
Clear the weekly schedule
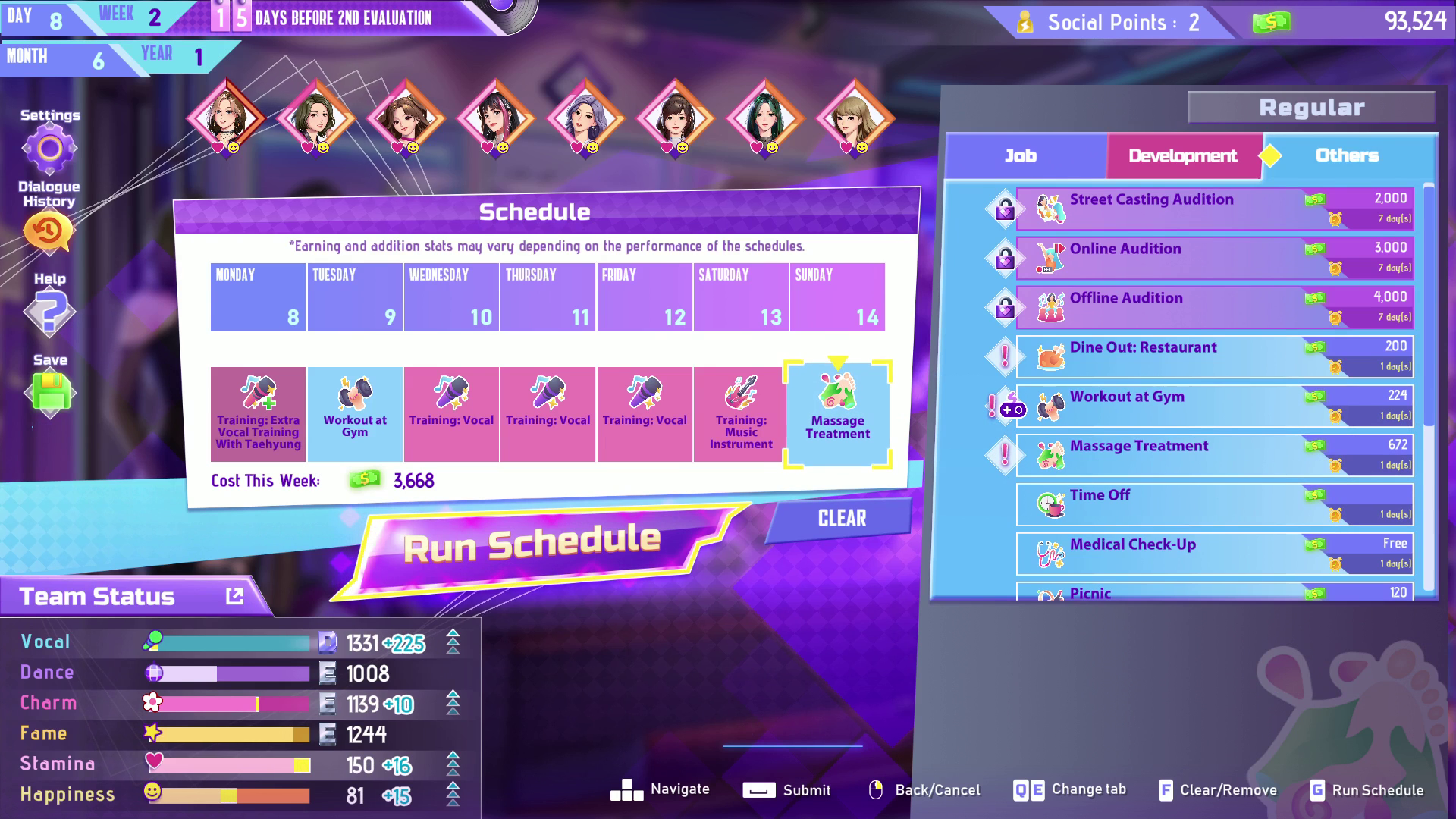click(841, 519)
